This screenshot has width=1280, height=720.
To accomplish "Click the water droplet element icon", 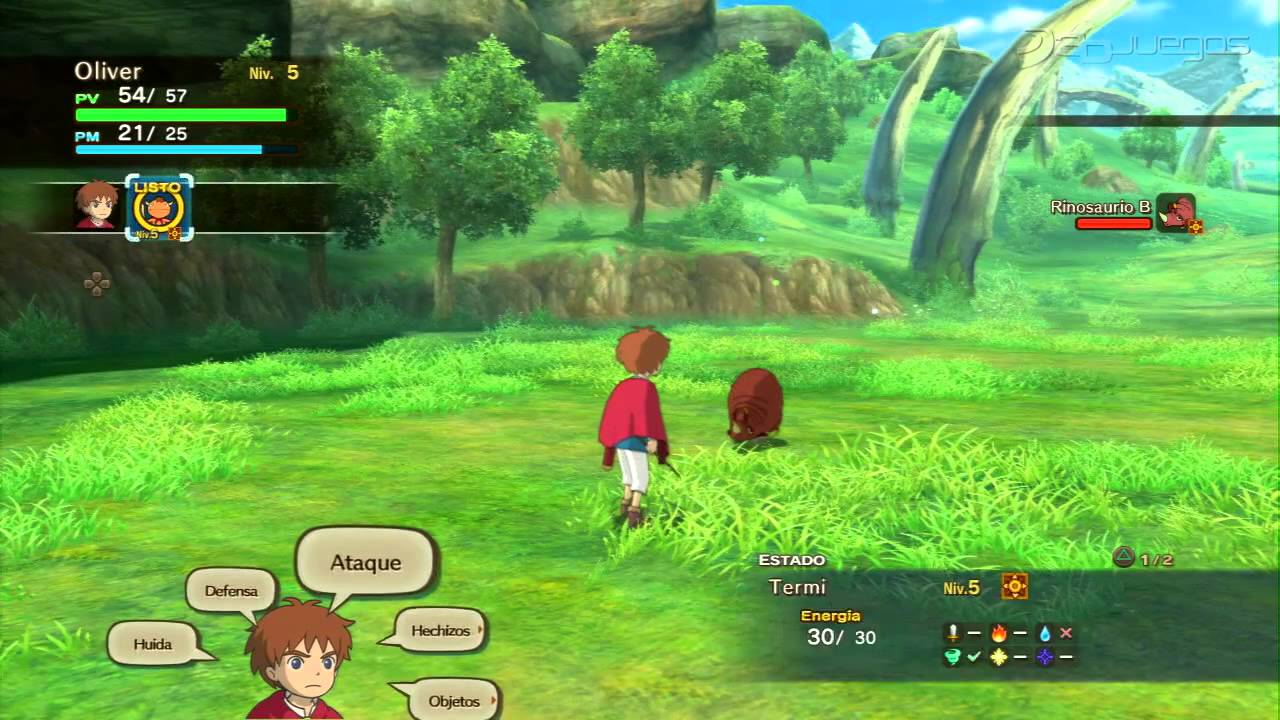I will coord(1044,632).
